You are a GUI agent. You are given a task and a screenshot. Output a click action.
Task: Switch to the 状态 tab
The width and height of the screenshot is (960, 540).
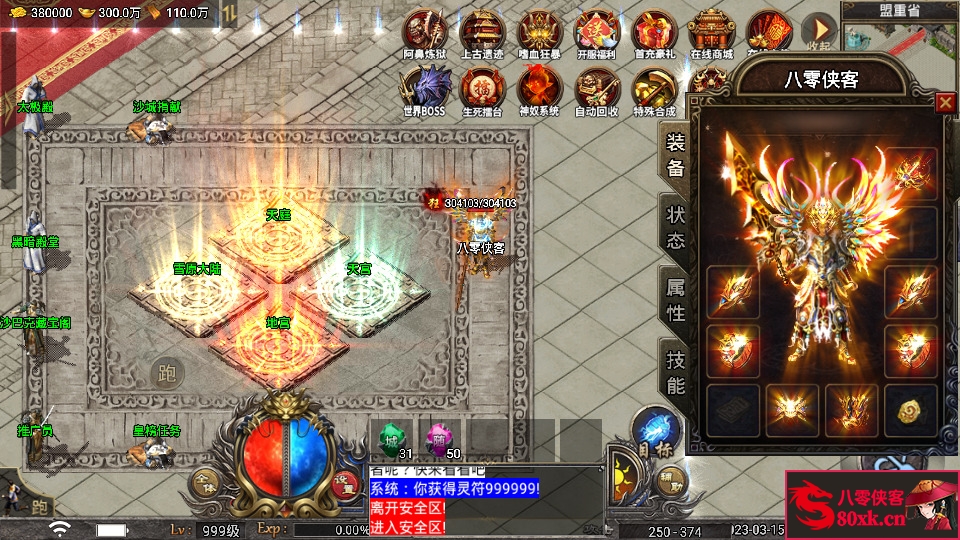[x=676, y=227]
